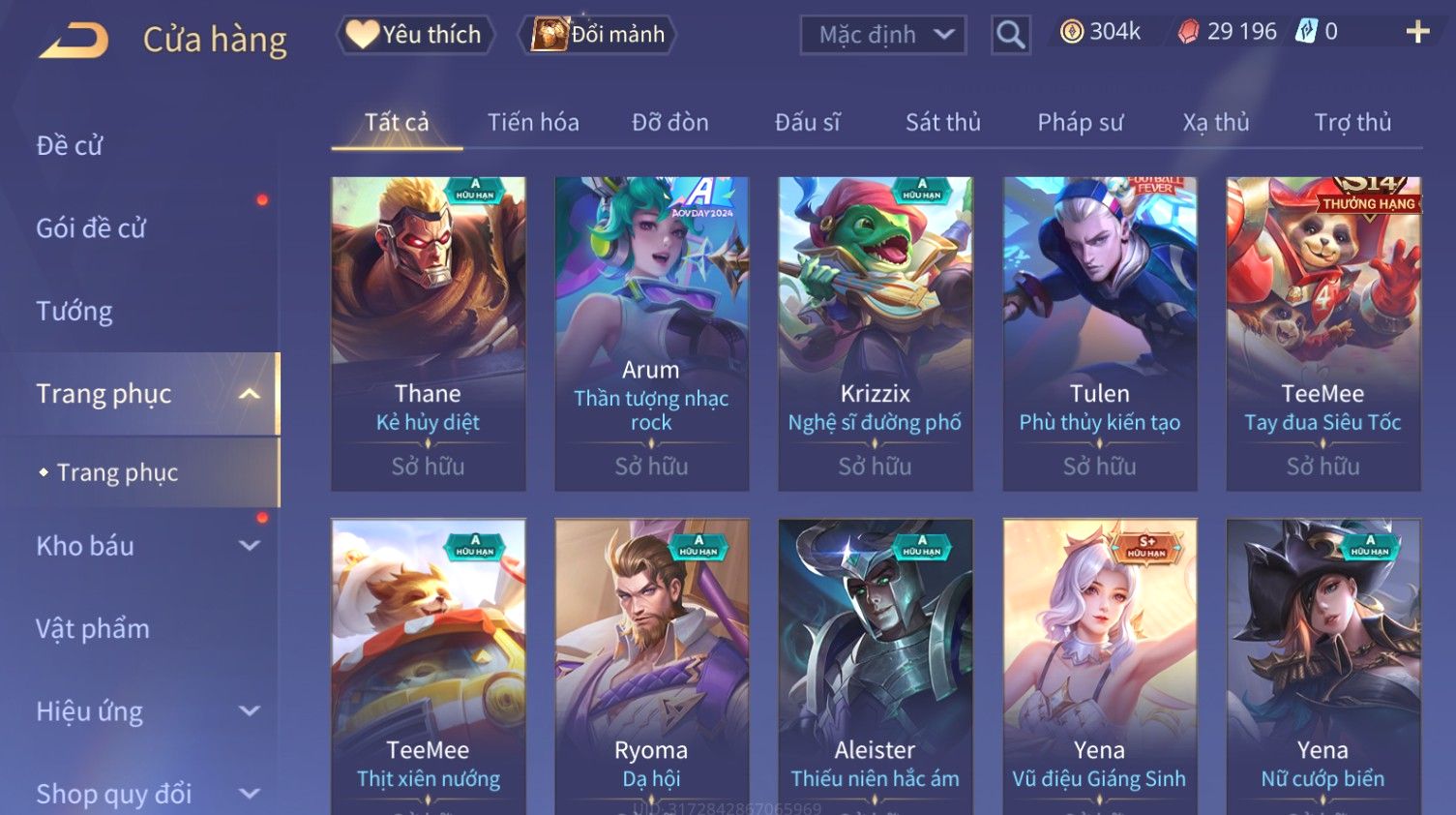Choose the Pháp sư tab

[x=1080, y=123]
